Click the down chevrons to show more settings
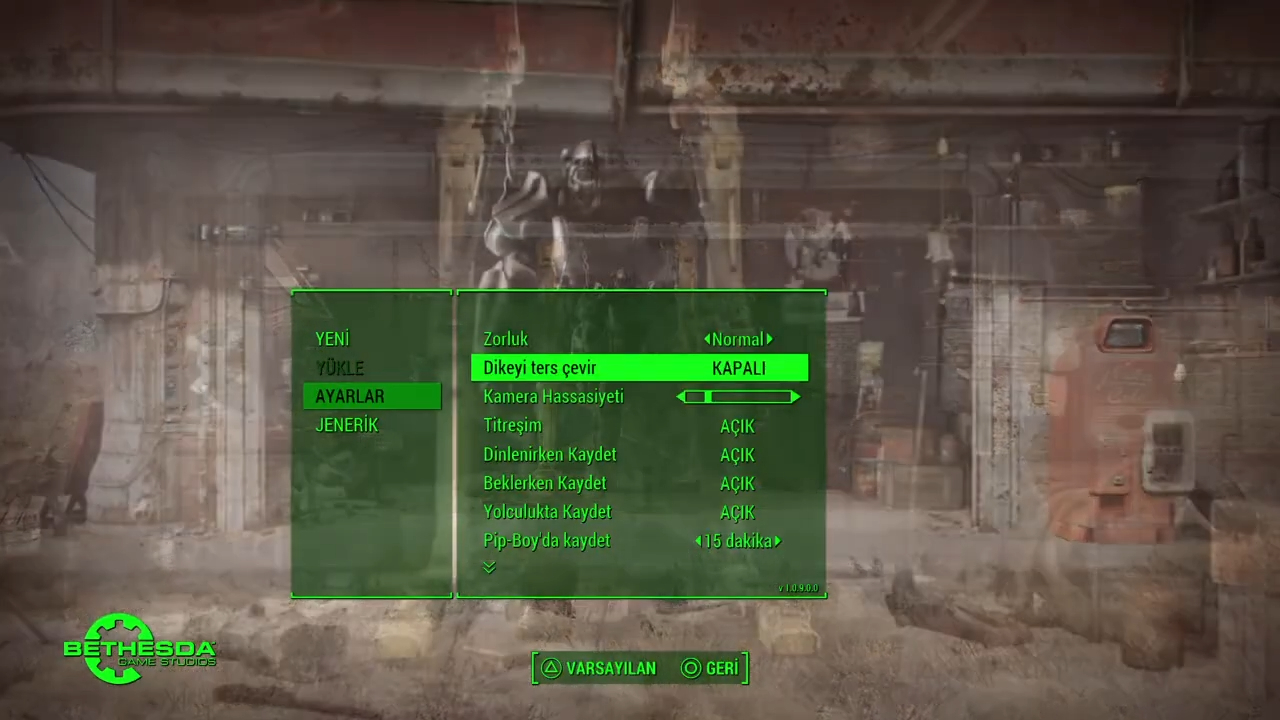 coord(489,567)
